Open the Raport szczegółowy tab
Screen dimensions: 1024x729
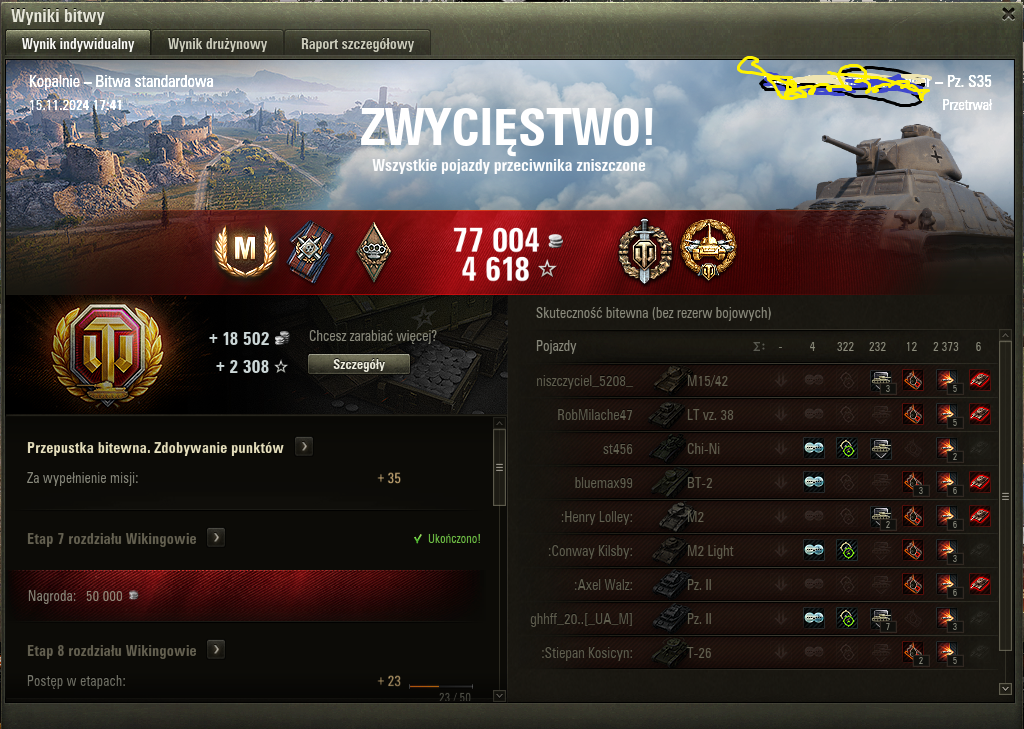tap(357, 43)
